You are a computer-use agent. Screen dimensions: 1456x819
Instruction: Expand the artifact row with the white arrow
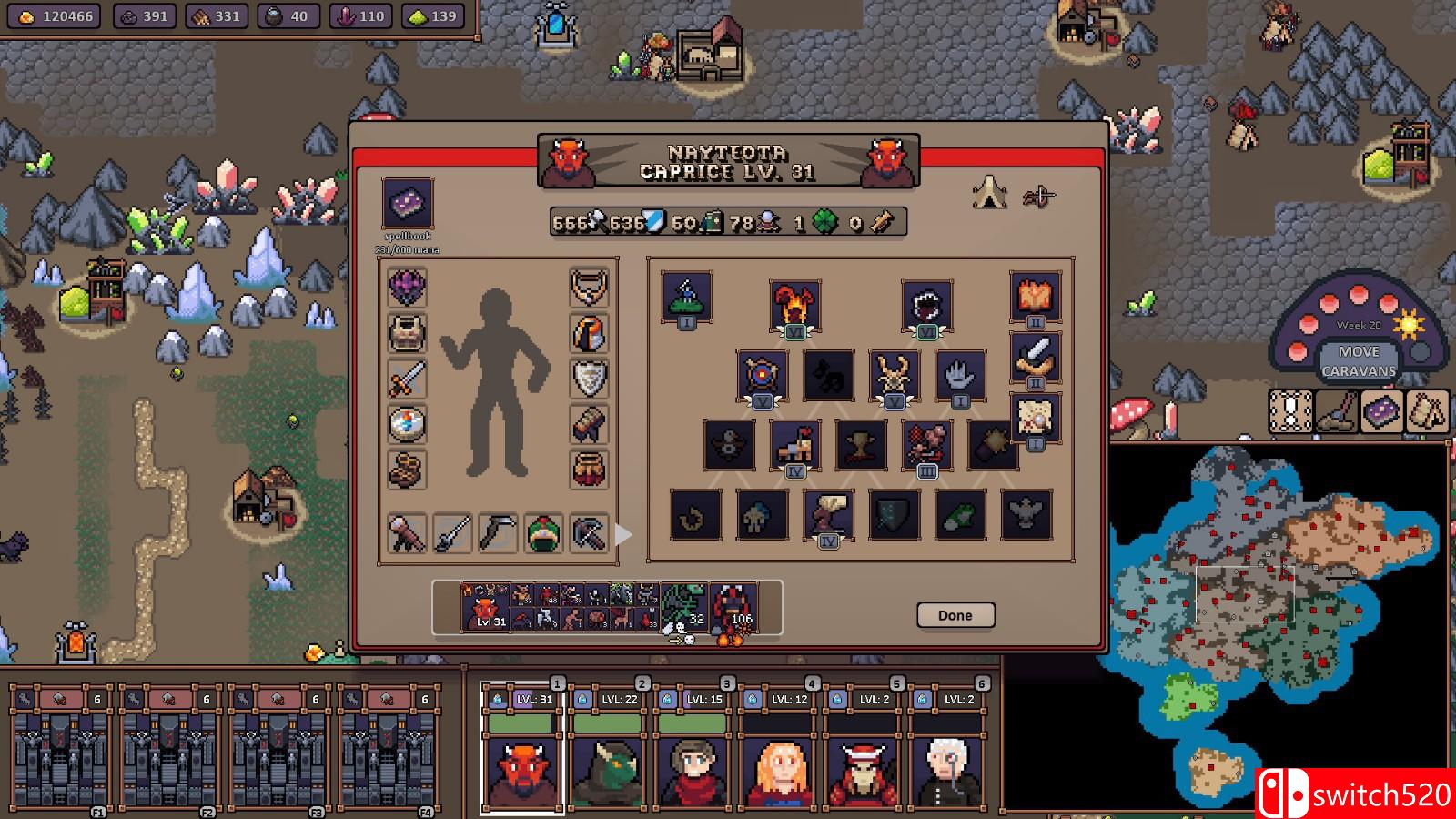click(x=623, y=536)
